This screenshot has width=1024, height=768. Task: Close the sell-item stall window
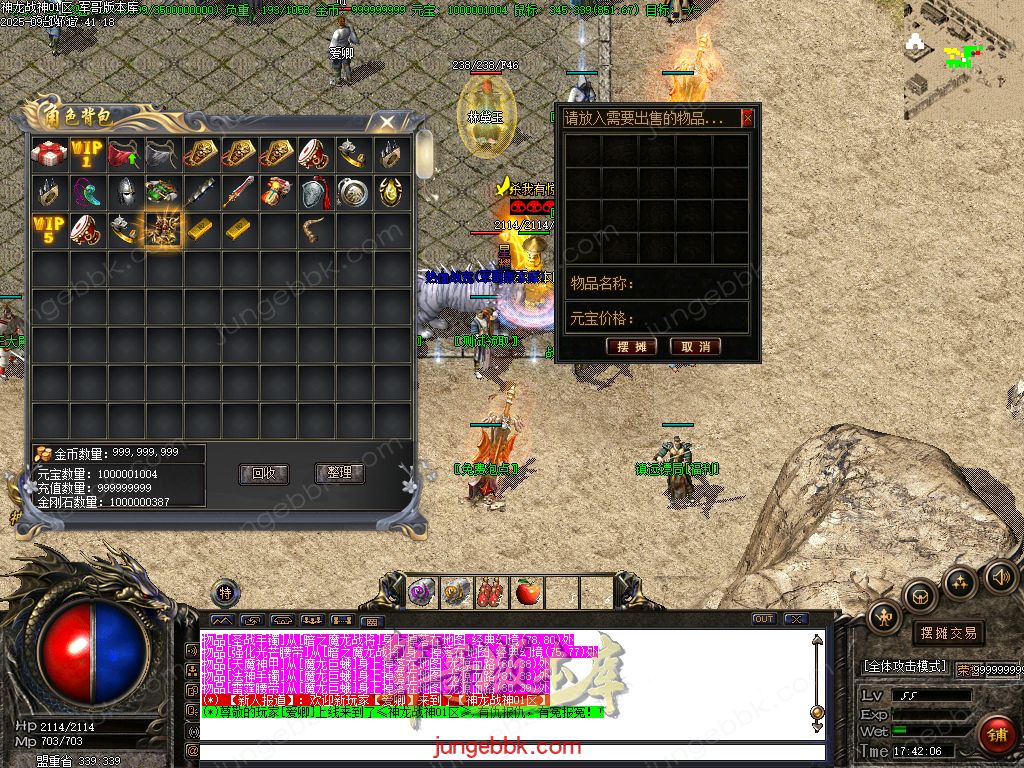click(x=747, y=118)
